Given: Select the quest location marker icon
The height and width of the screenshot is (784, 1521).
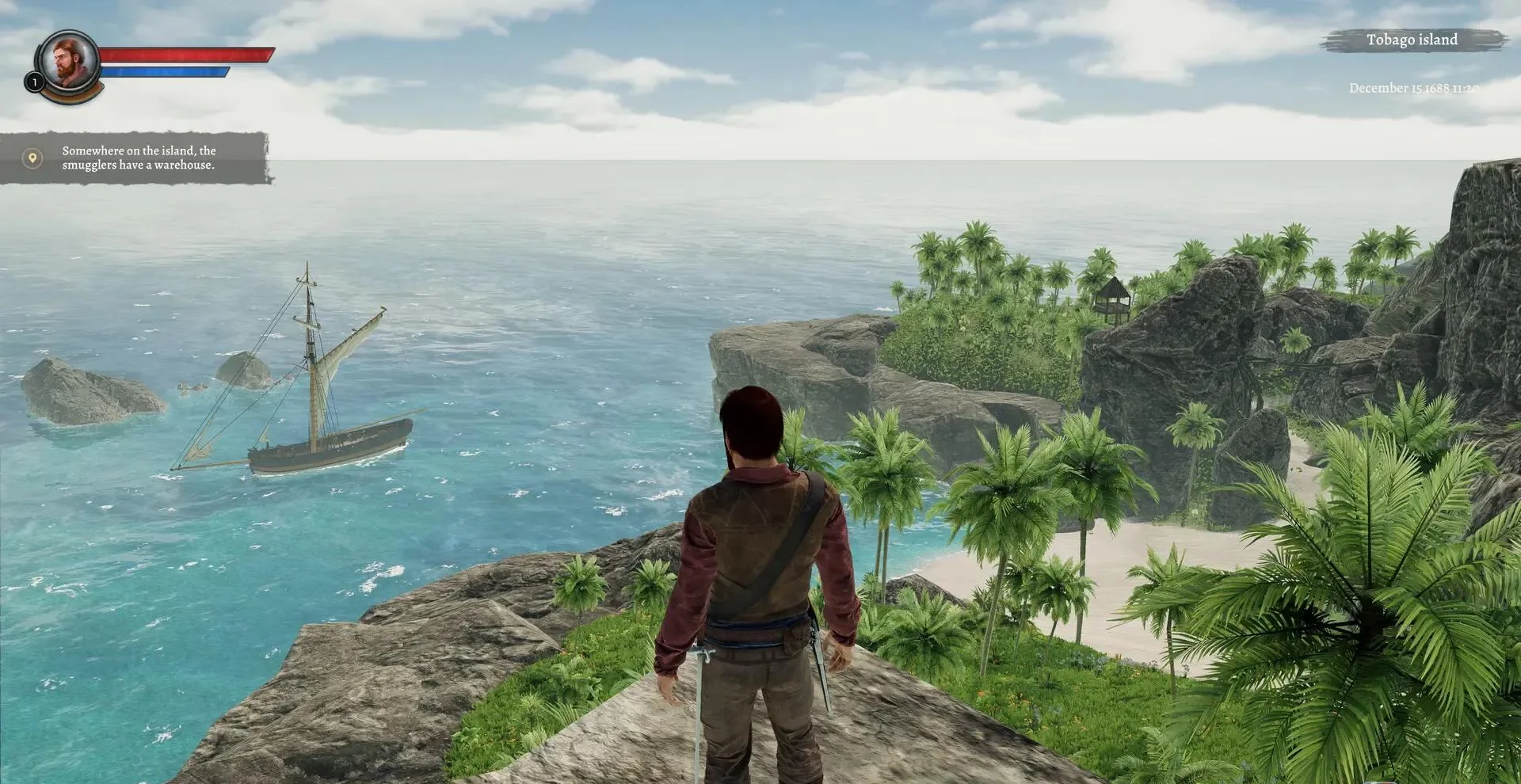Looking at the screenshot, I should [32, 158].
